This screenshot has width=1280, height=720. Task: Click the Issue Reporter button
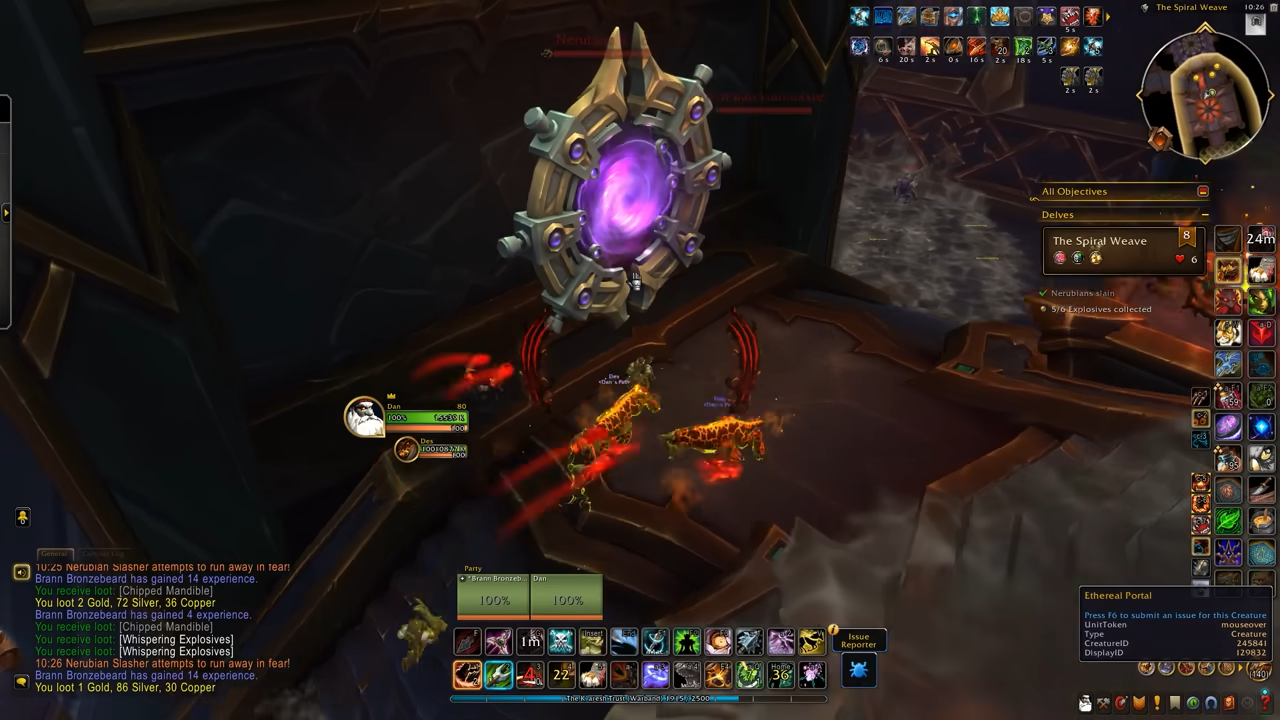pyautogui.click(x=858, y=641)
